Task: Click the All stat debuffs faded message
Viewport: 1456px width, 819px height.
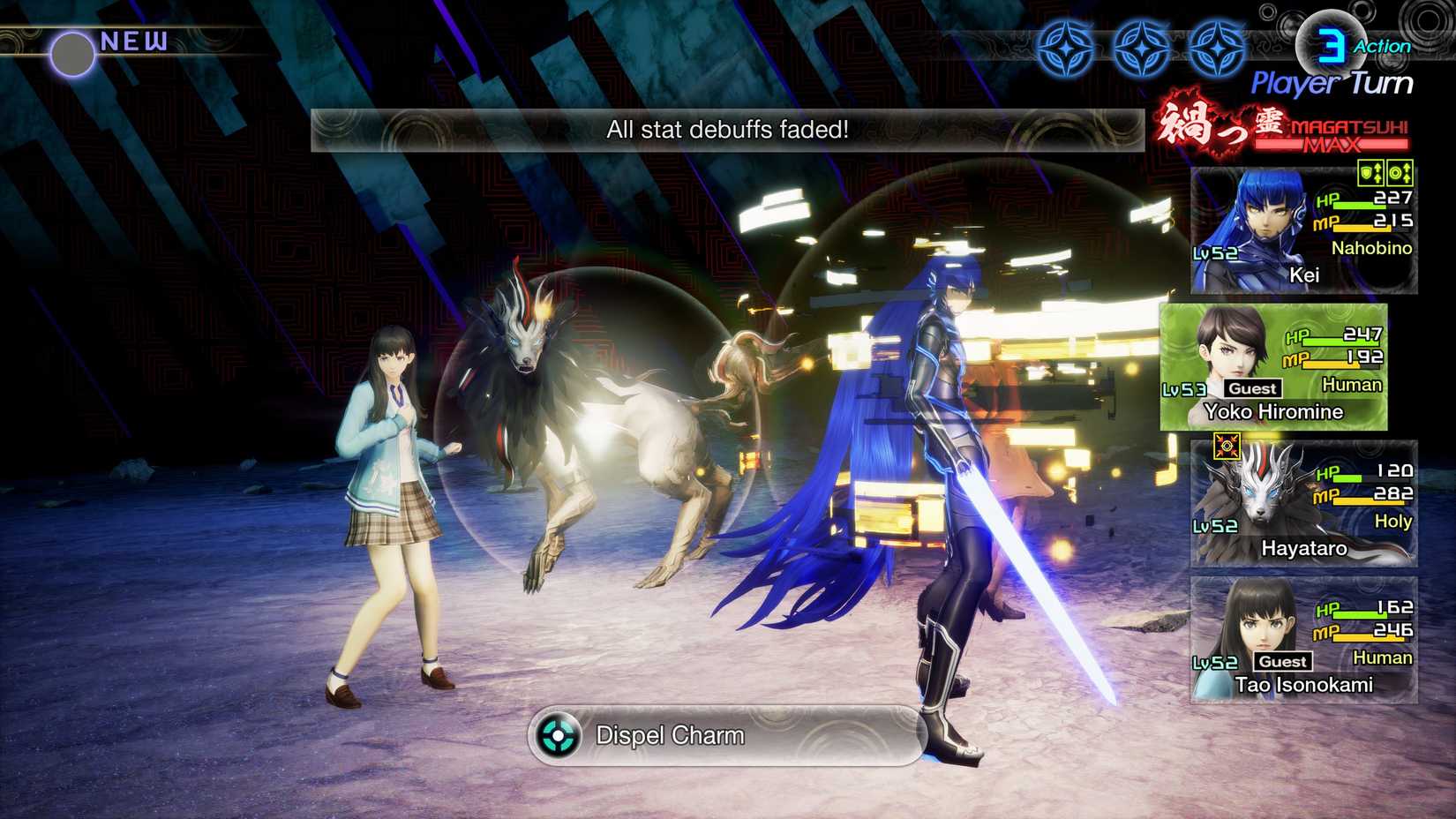Action: [726, 129]
